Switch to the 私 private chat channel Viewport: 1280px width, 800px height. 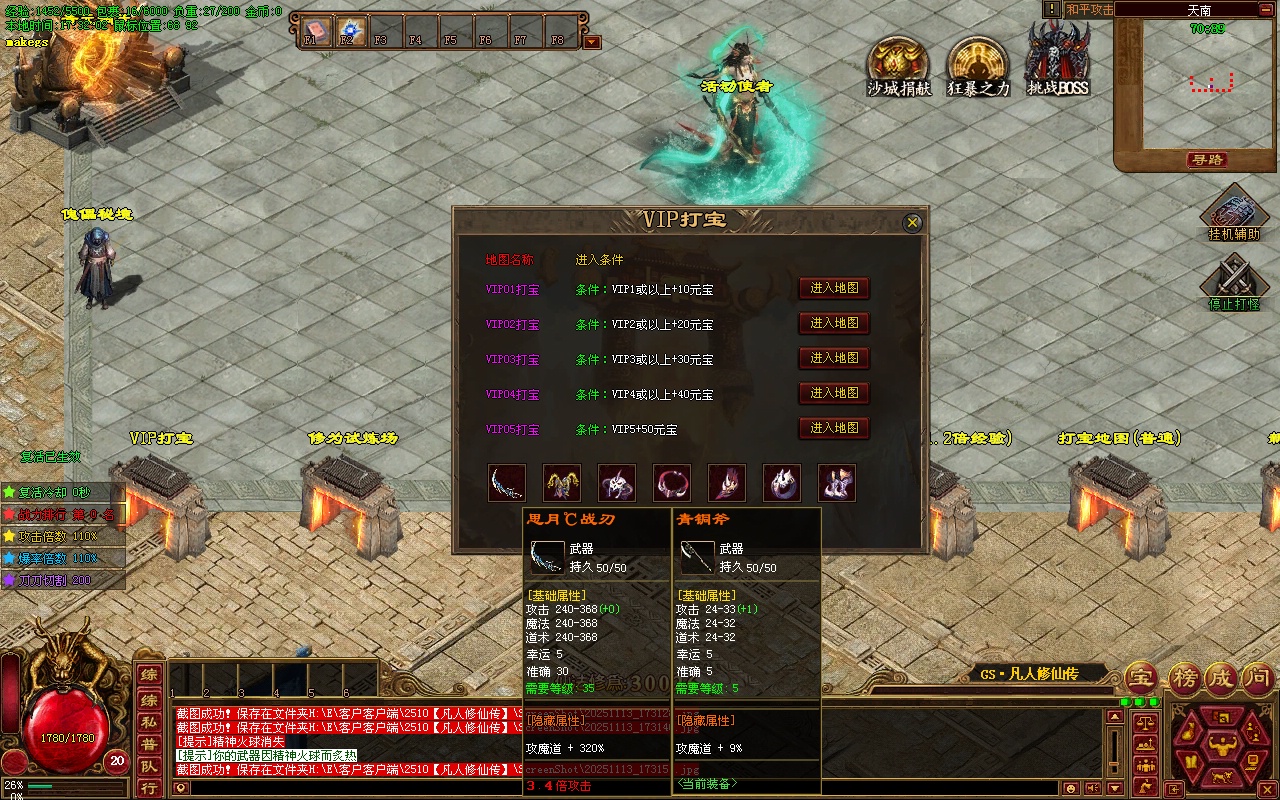click(148, 723)
